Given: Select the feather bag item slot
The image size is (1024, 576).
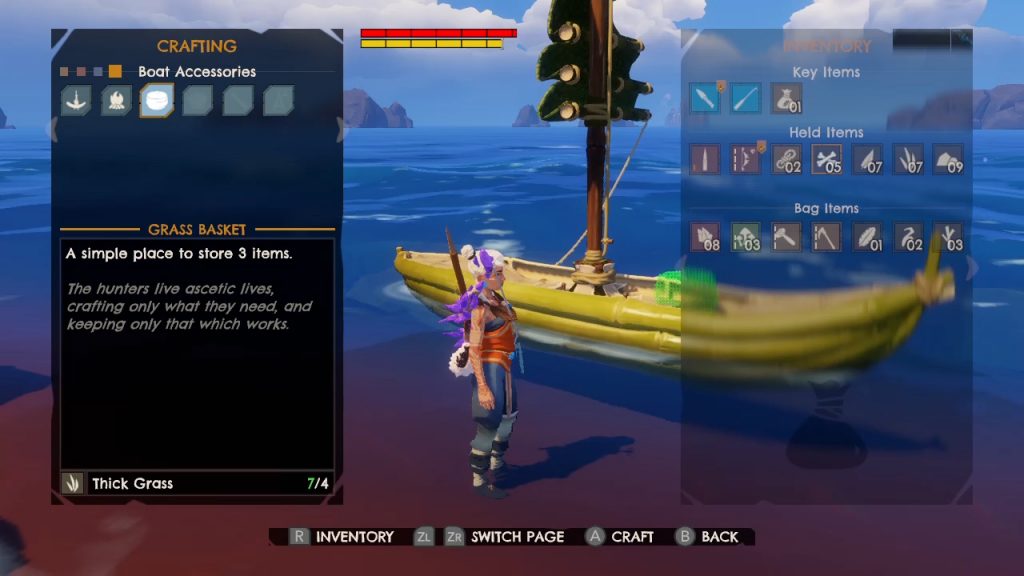Looking at the screenshot, I should pos(867,236).
